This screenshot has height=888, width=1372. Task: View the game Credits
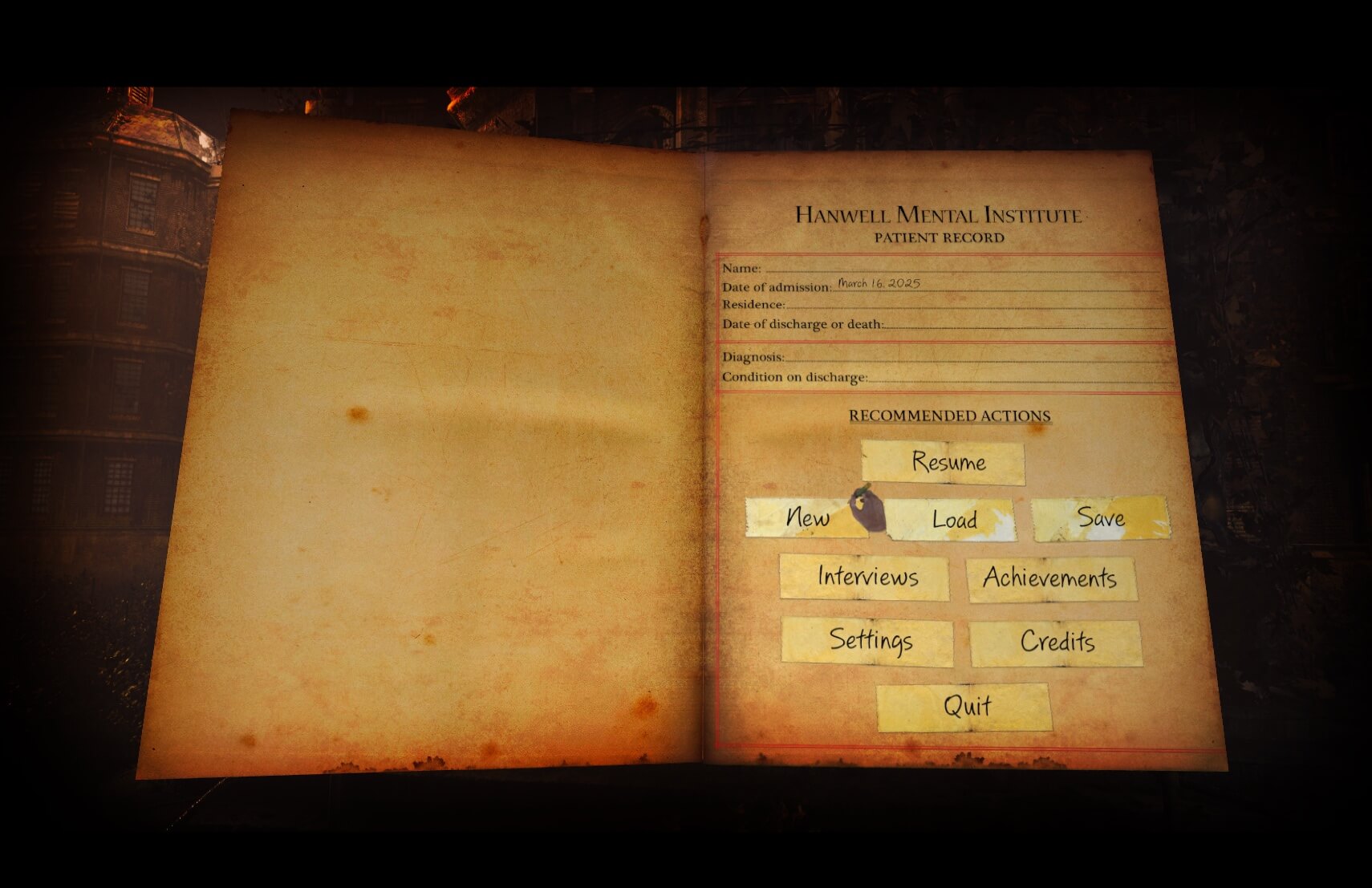1057,642
